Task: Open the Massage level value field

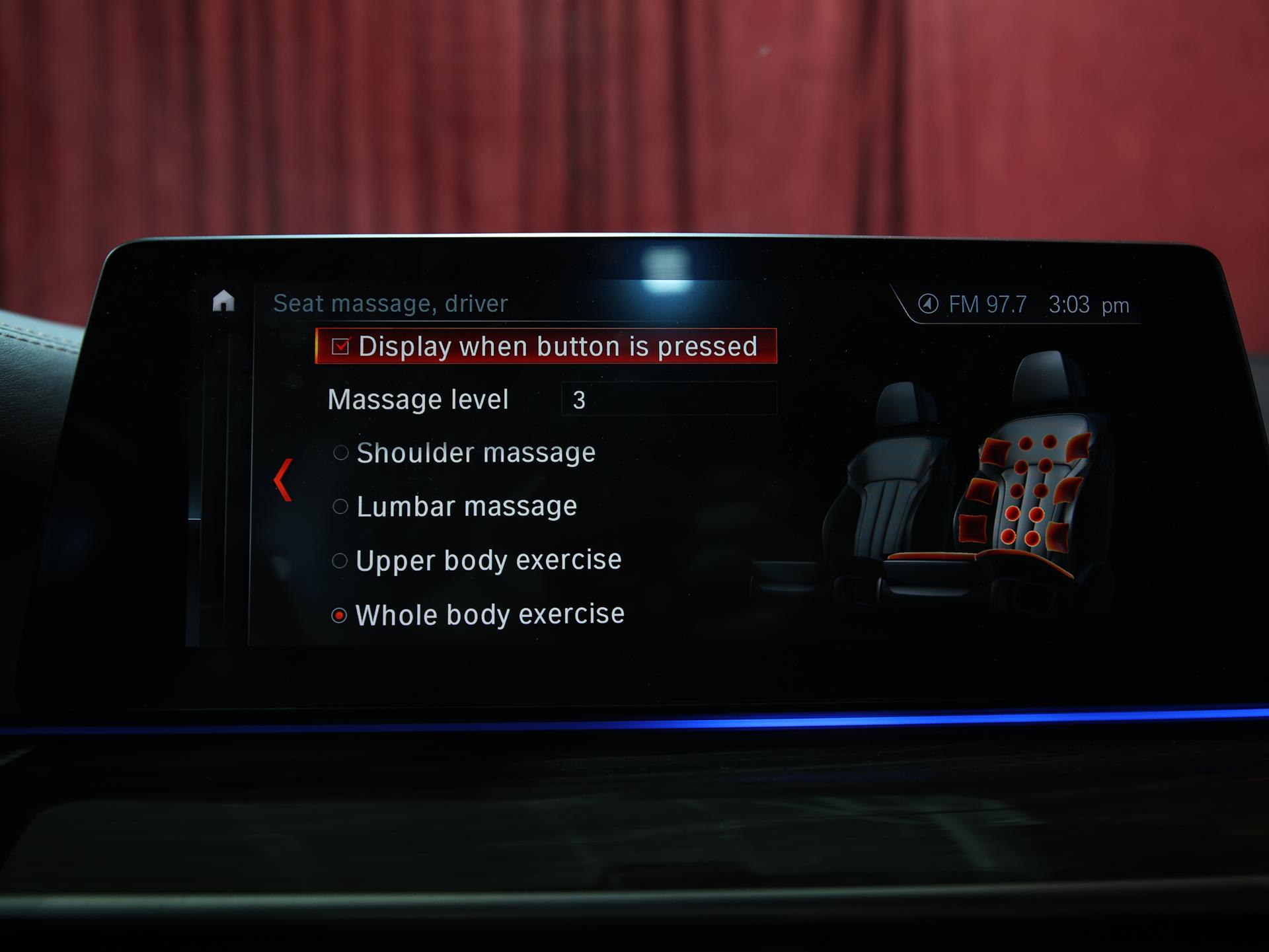Action: pyautogui.click(x=668, y=399)
